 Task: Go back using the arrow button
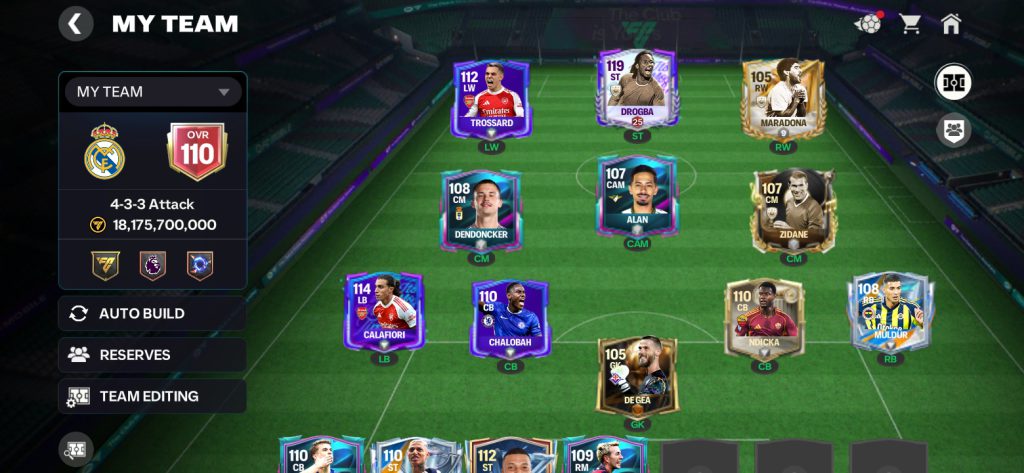pos(76,24)
